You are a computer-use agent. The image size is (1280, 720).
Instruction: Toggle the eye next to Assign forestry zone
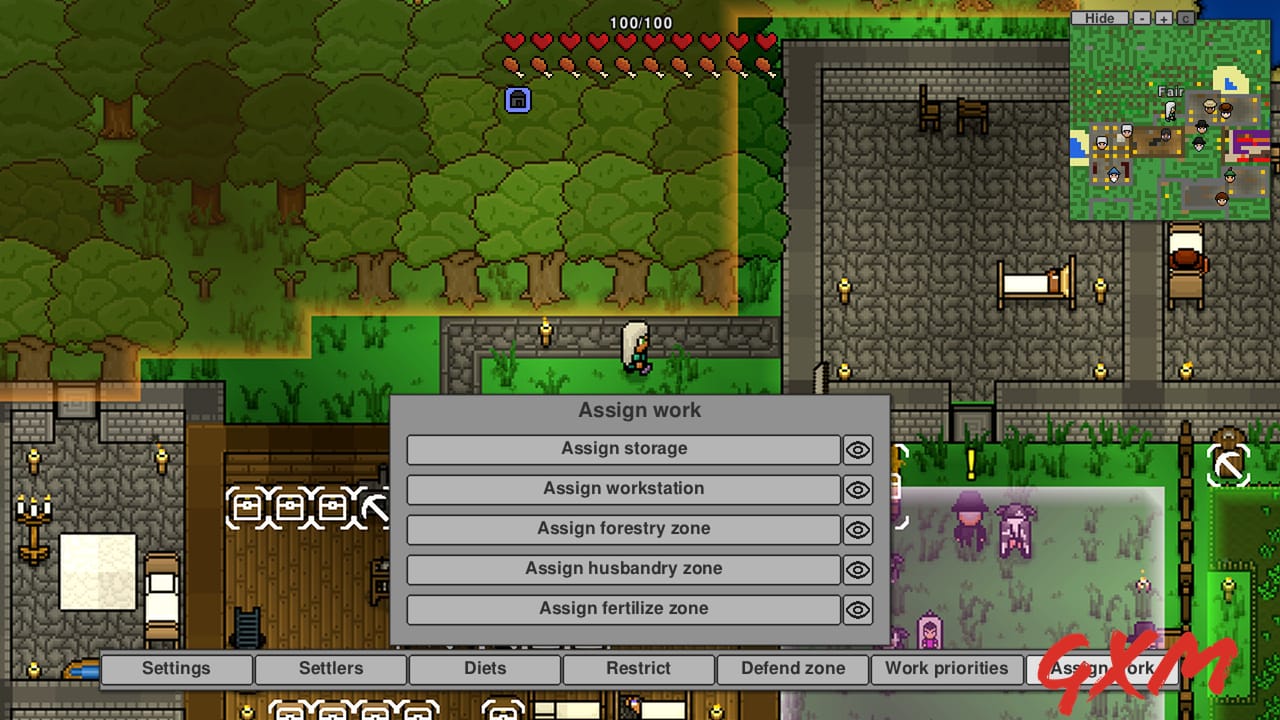tap(857, 530)
